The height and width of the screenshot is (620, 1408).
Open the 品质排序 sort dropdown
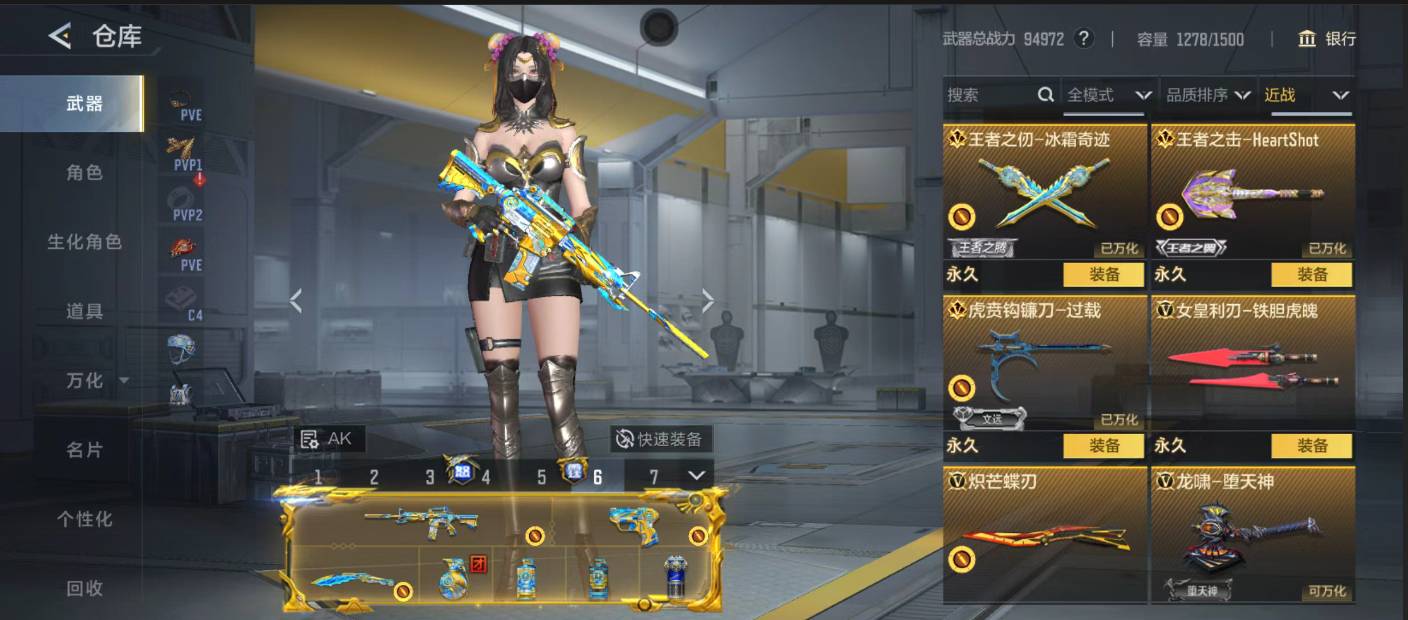tap(1208, 95)
